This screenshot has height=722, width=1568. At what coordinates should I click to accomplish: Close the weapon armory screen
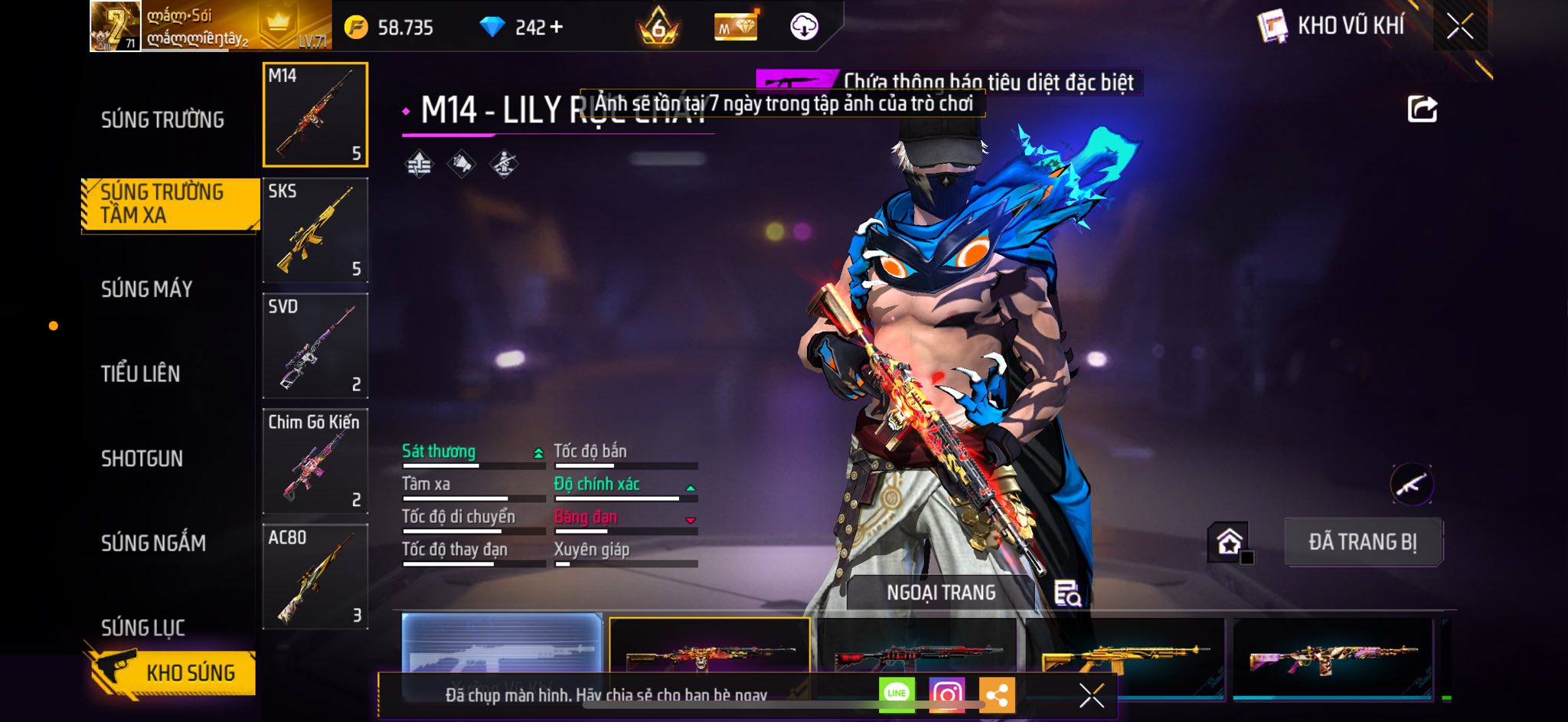pos(1459,27)
